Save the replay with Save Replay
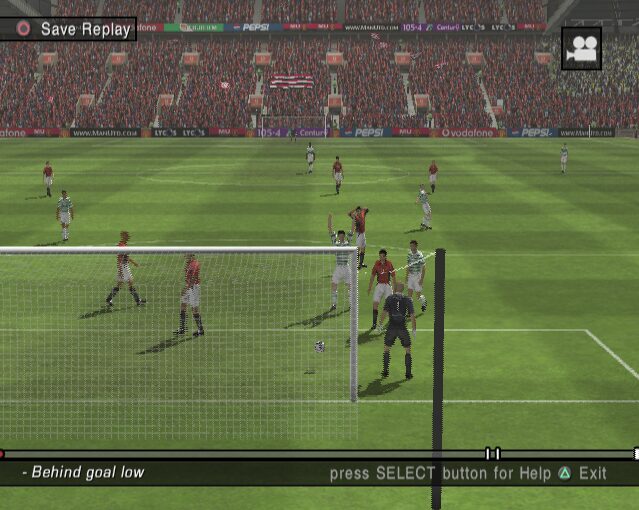Viewport: 639px width, 510px height. [x=72, y=29]
